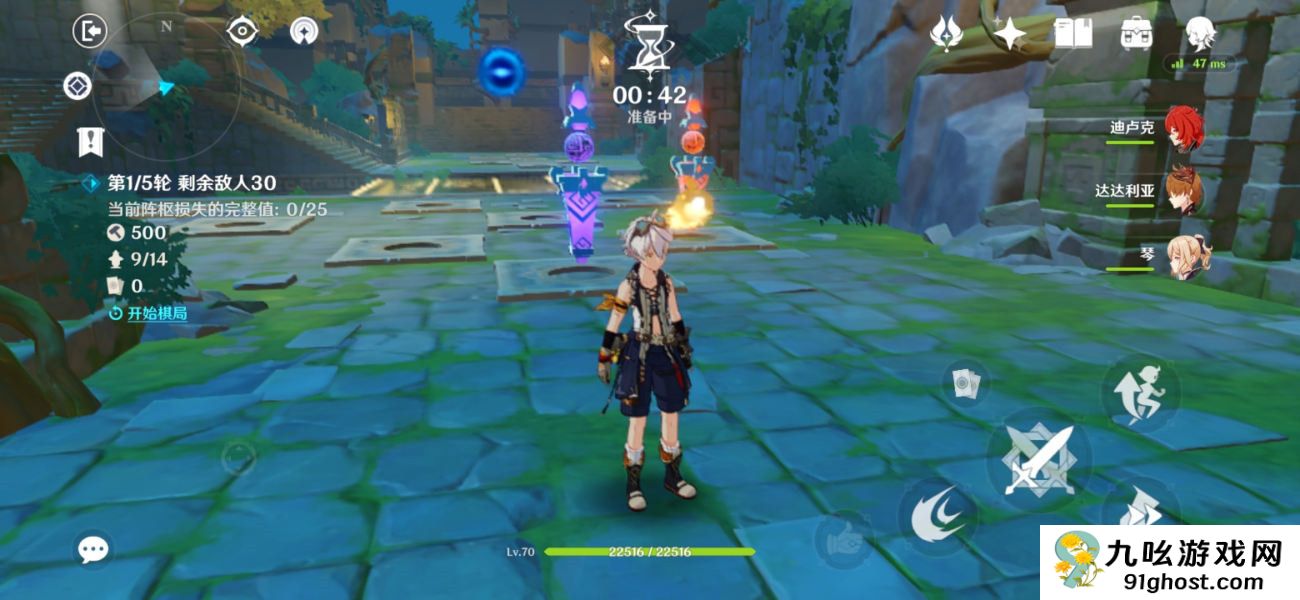Start the match via 开始棋局
Image resolution: width=1300 pixels, height=600 pixels.
[x=148, y=313]
